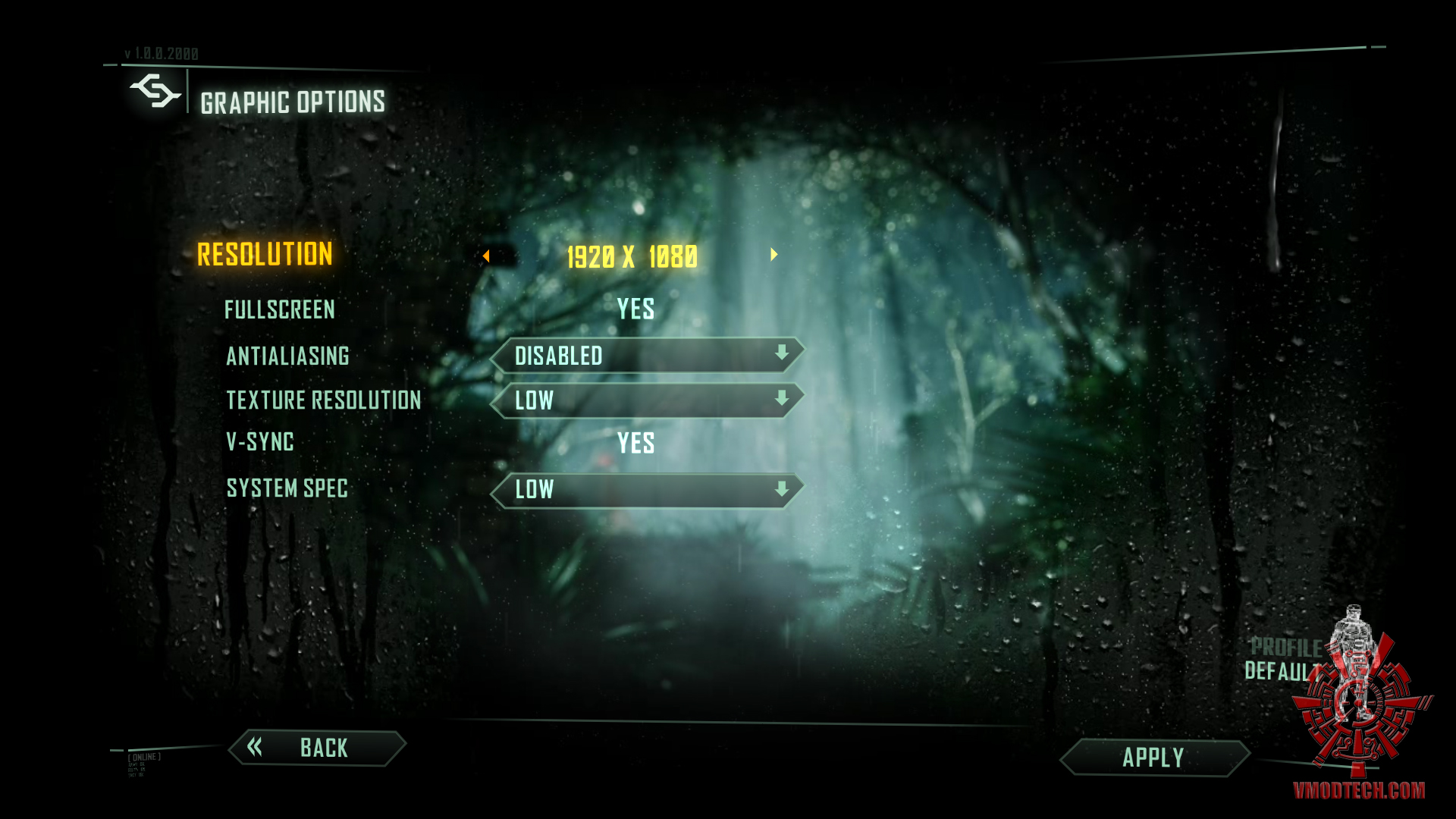Apply the graphic settings
Image resolution: width=1456 pixels, height=819 pixels.
click(1153, 758)
